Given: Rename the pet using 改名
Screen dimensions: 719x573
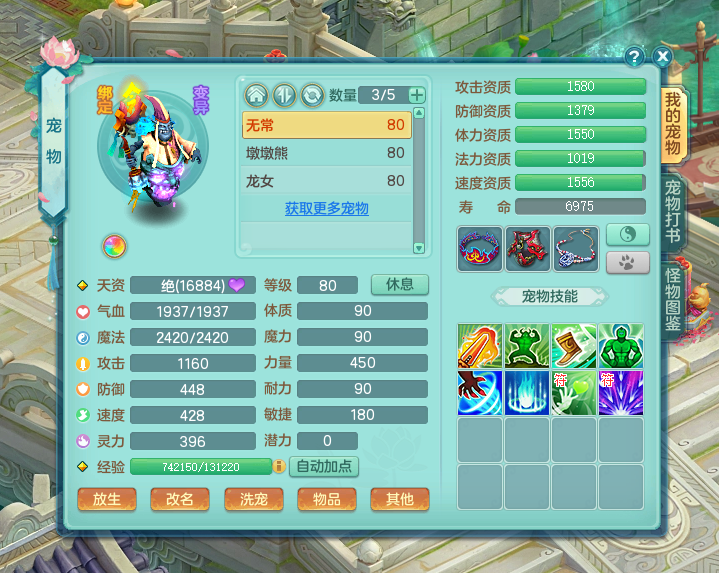Looking at the screenshot, I should coord(179,499).
